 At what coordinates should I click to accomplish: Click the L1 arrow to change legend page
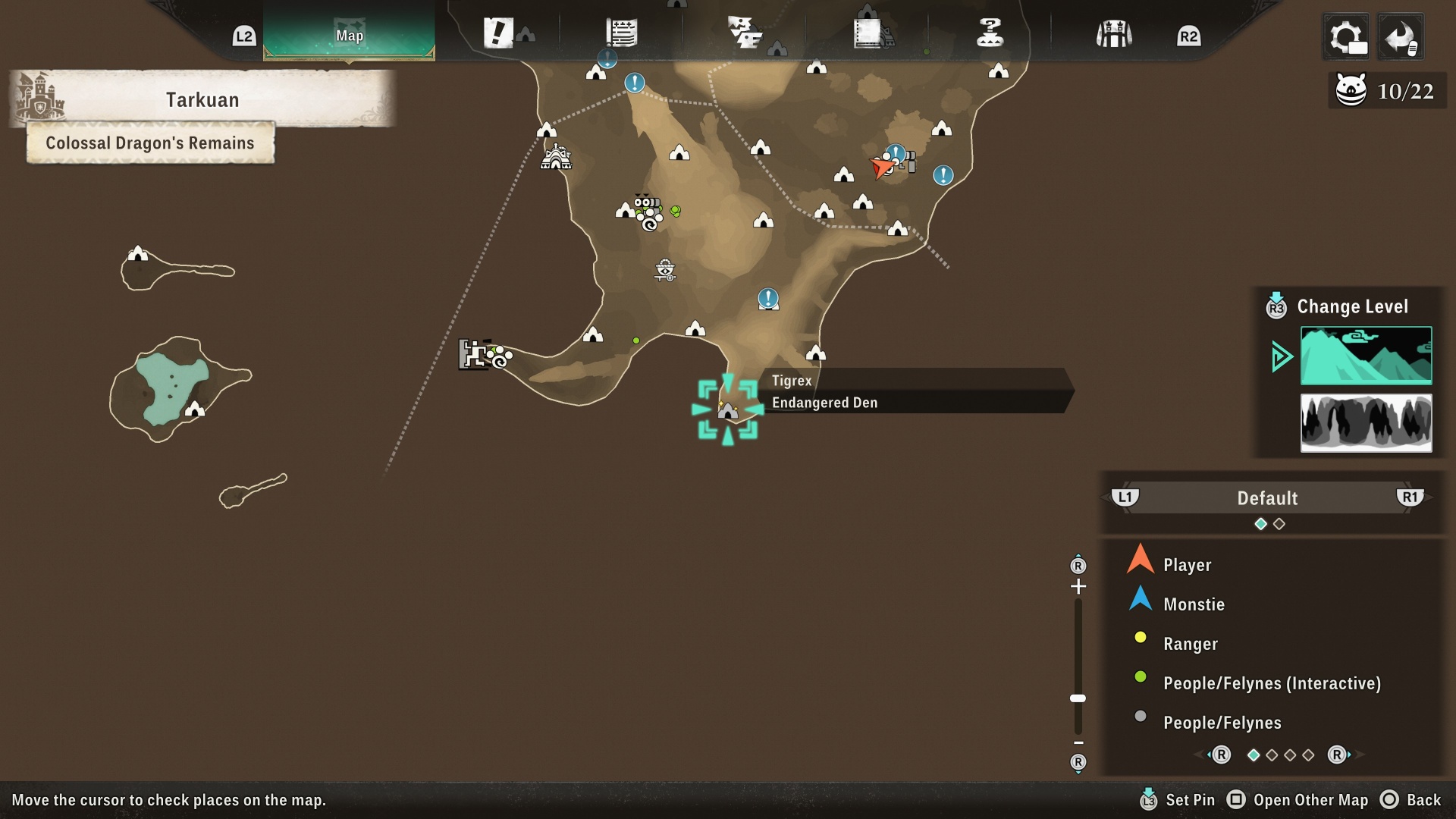(1125, 498)
